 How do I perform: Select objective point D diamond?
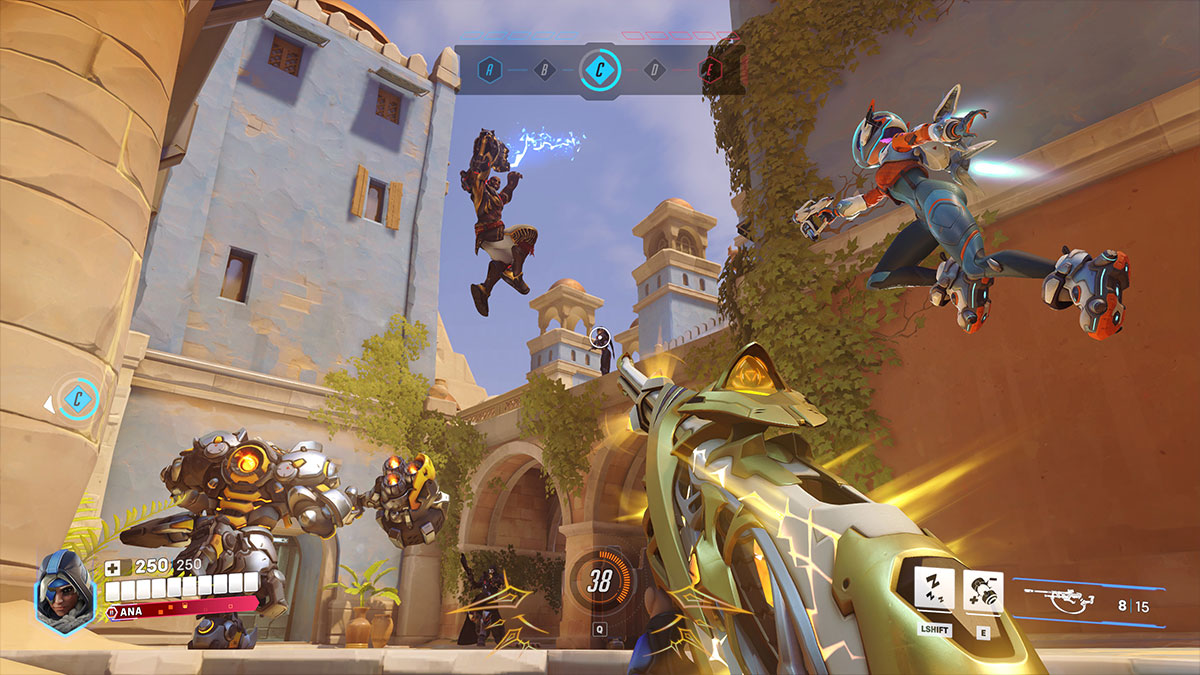(x=655, y=70)
